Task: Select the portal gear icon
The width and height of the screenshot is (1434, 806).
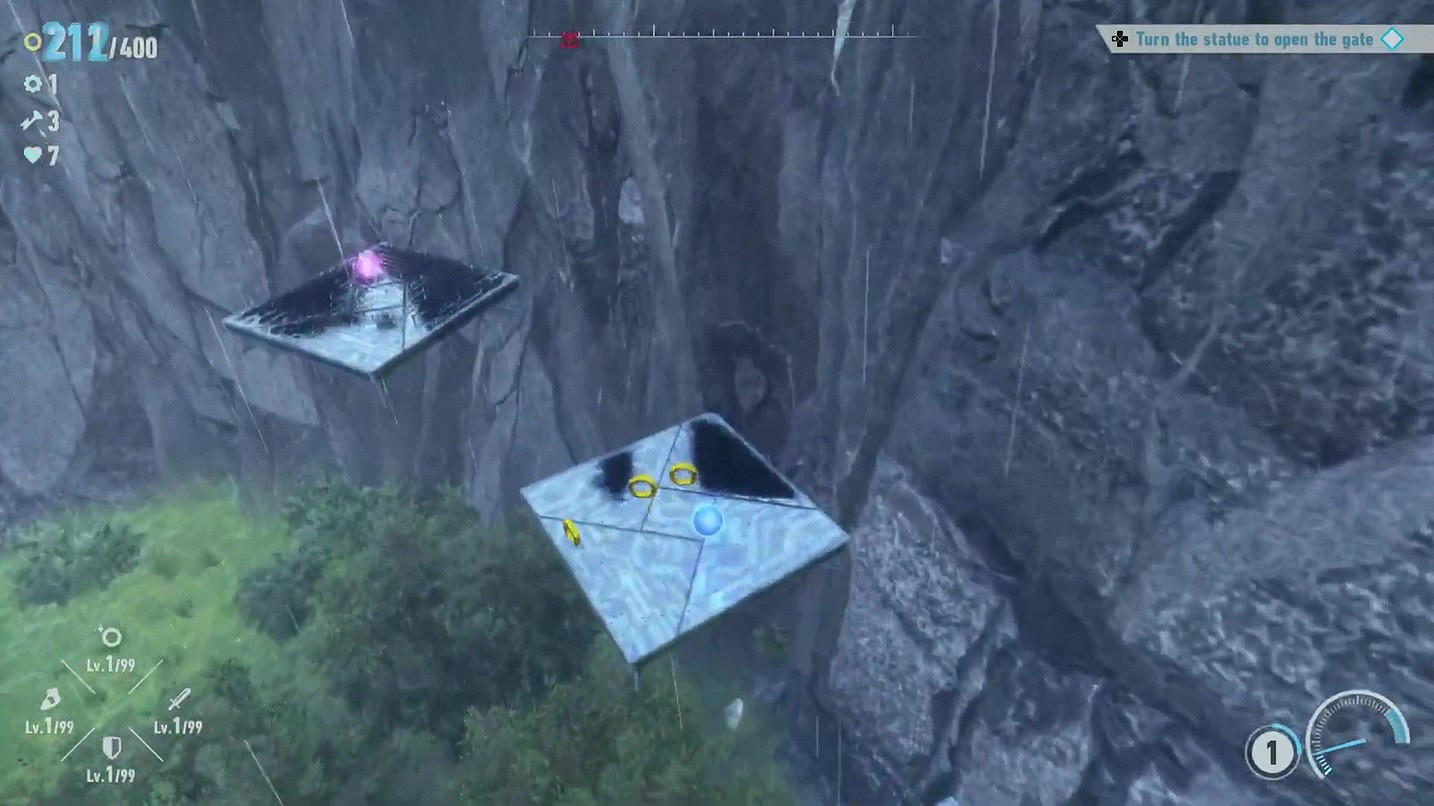Action: pyautogui.click(x=32, y=84)
